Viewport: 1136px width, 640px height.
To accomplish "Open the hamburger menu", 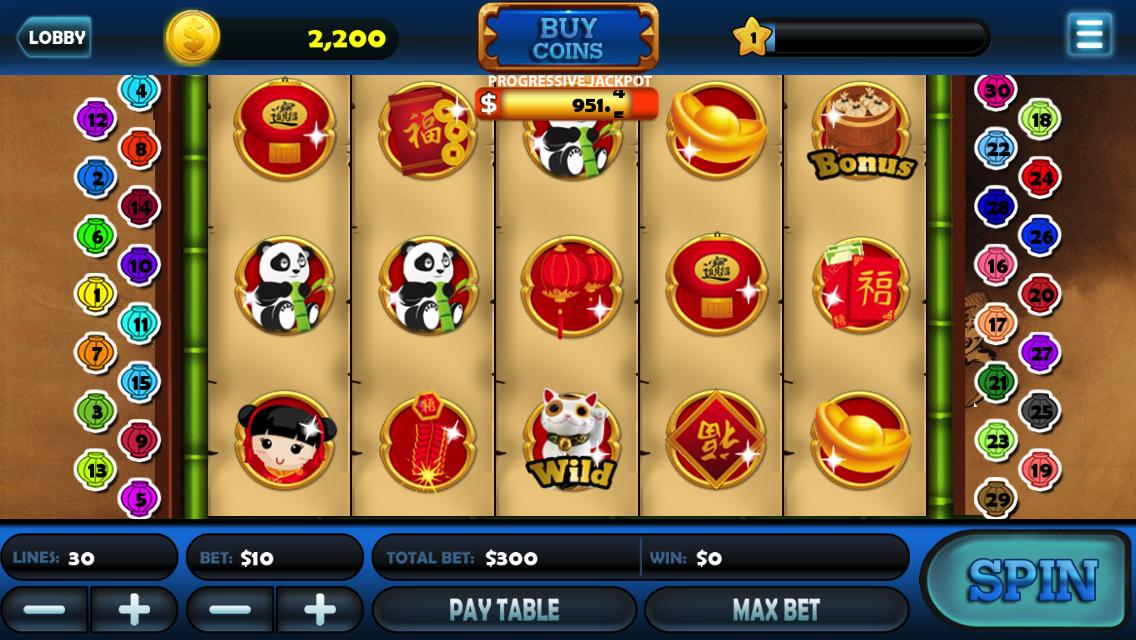I will (1089, 35).
